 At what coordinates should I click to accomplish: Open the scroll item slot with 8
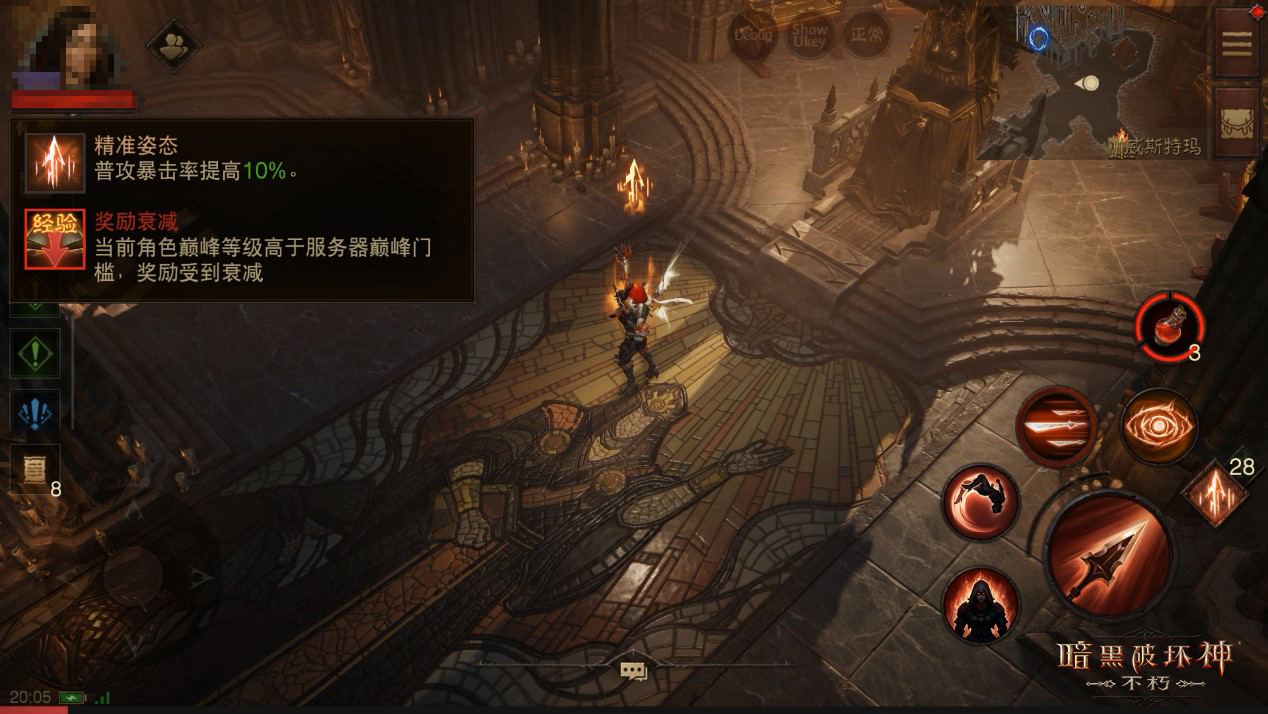pos(35,468)
